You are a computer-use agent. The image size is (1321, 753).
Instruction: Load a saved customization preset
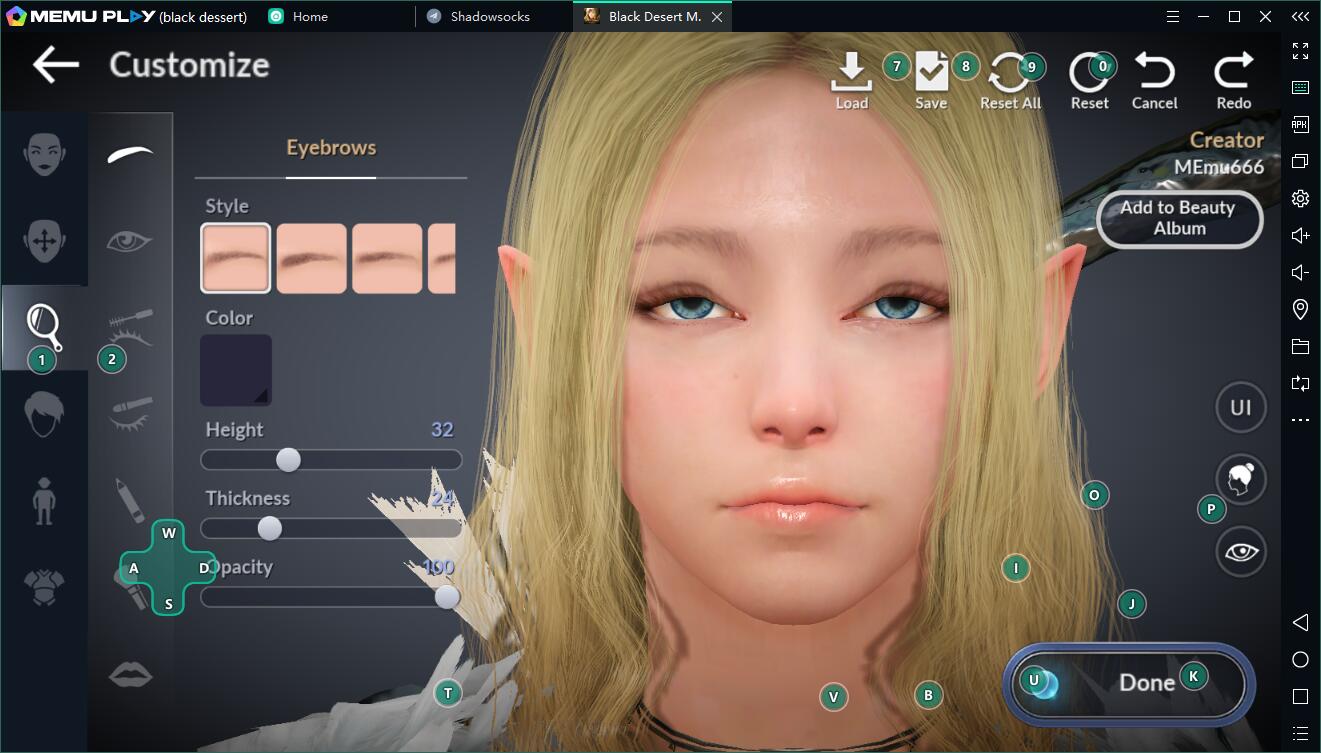click(851, 80)
